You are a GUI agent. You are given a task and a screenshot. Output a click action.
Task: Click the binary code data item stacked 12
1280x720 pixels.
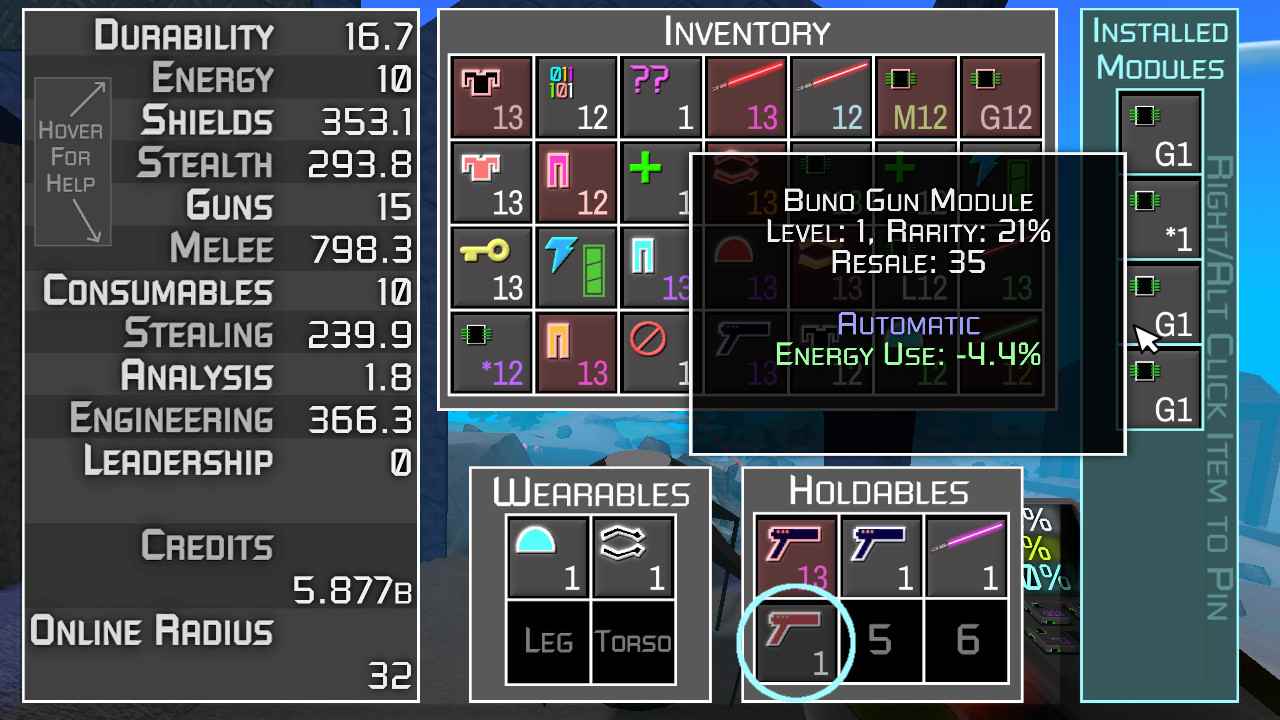point(576,96)
